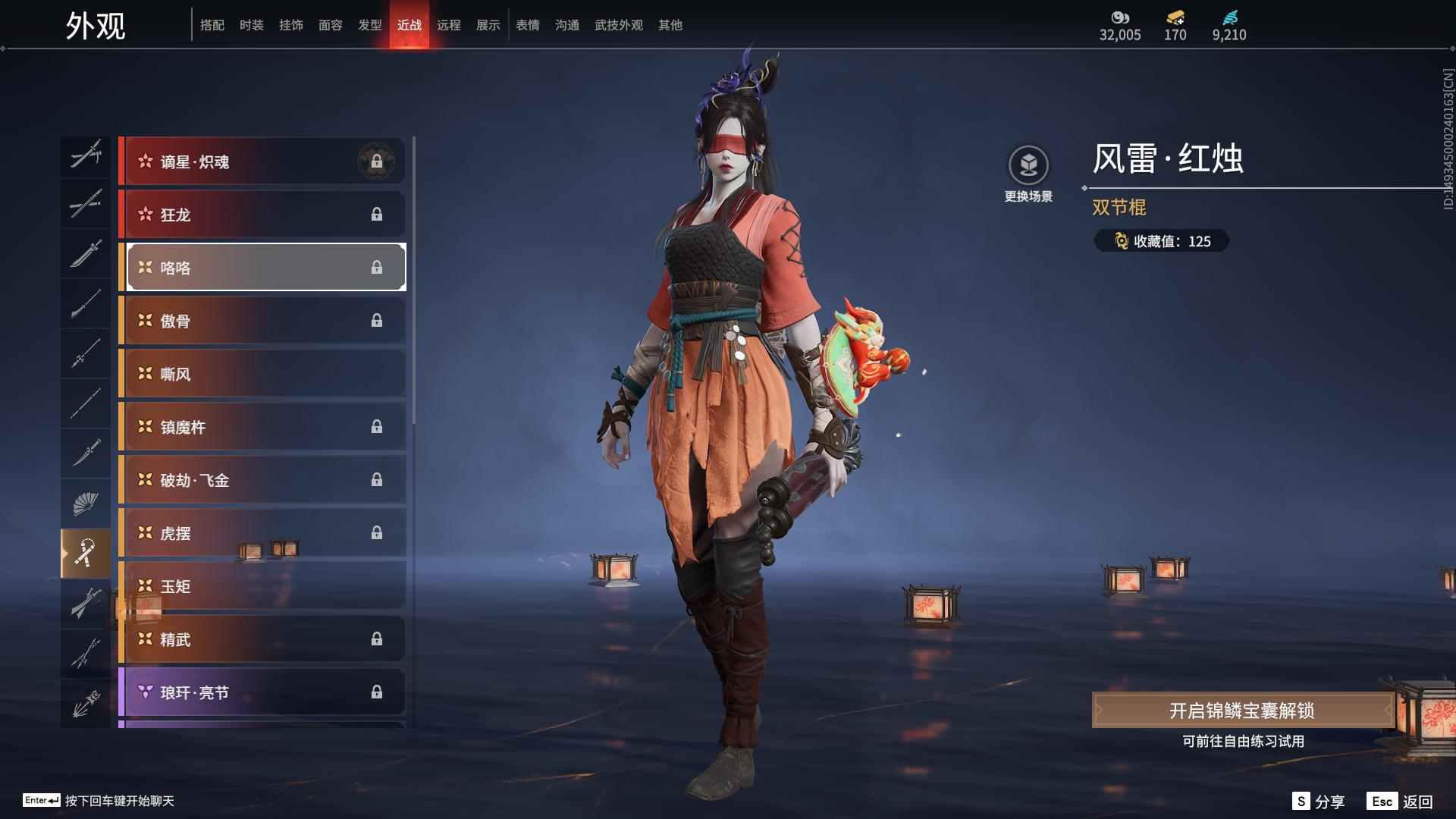The height and width of the screenshot is (819, 1456).
Task: Click the 分享 share button
Action: click(1319, 802)
